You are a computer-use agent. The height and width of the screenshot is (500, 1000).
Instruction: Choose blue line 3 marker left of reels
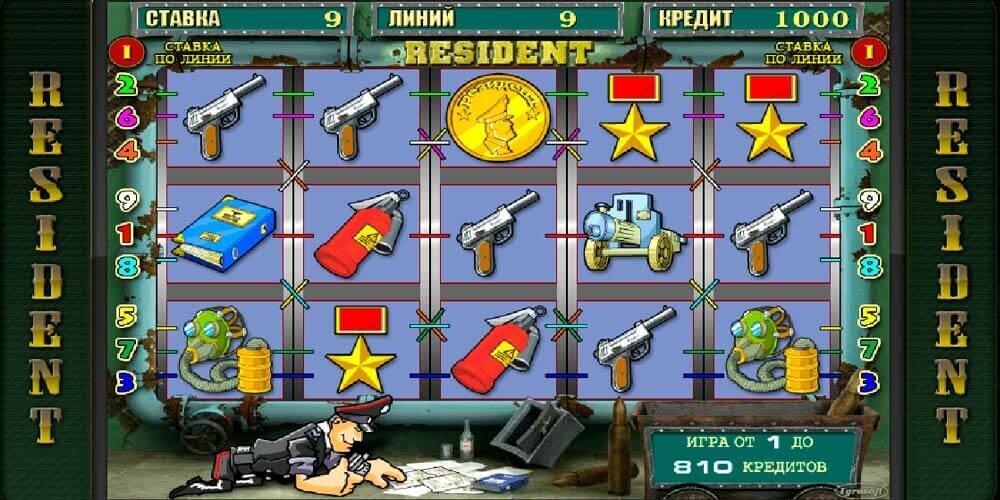coord(127,381)
